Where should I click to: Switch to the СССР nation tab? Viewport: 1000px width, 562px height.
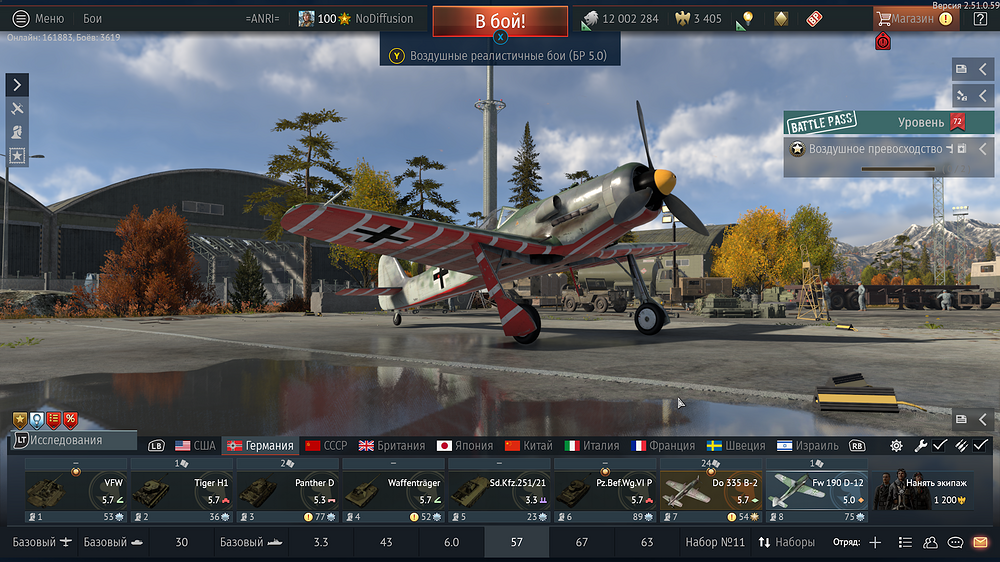(326, 445)
